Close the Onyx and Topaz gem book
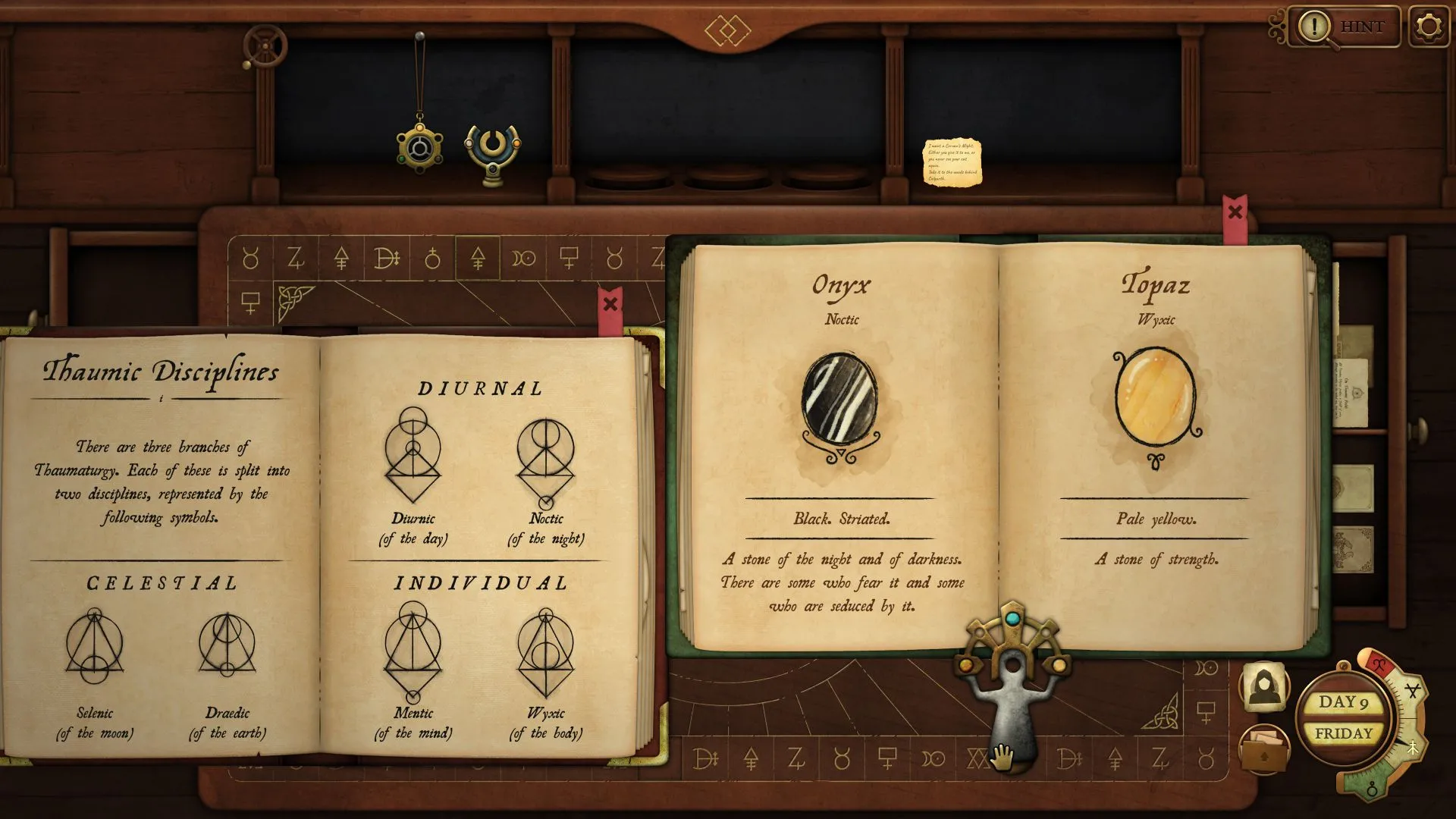Image resolution: width=1456 pixels, height=819 pixels. tap(1235, 212)
